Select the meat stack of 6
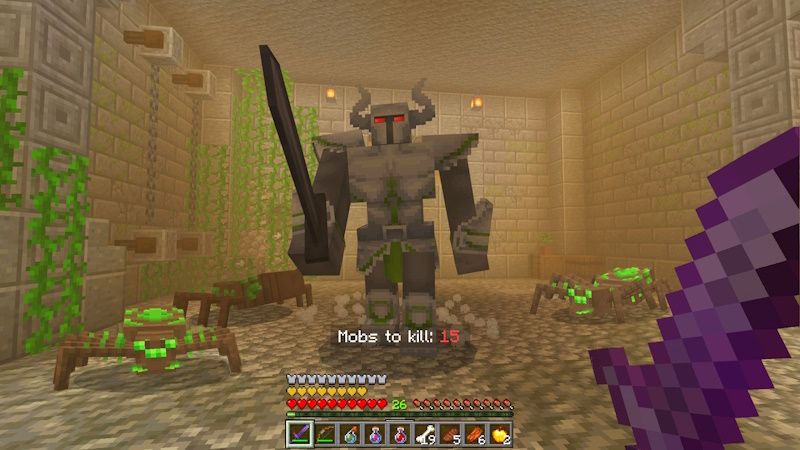Screen dimensions: 800x450 click(x=475, y=434)
